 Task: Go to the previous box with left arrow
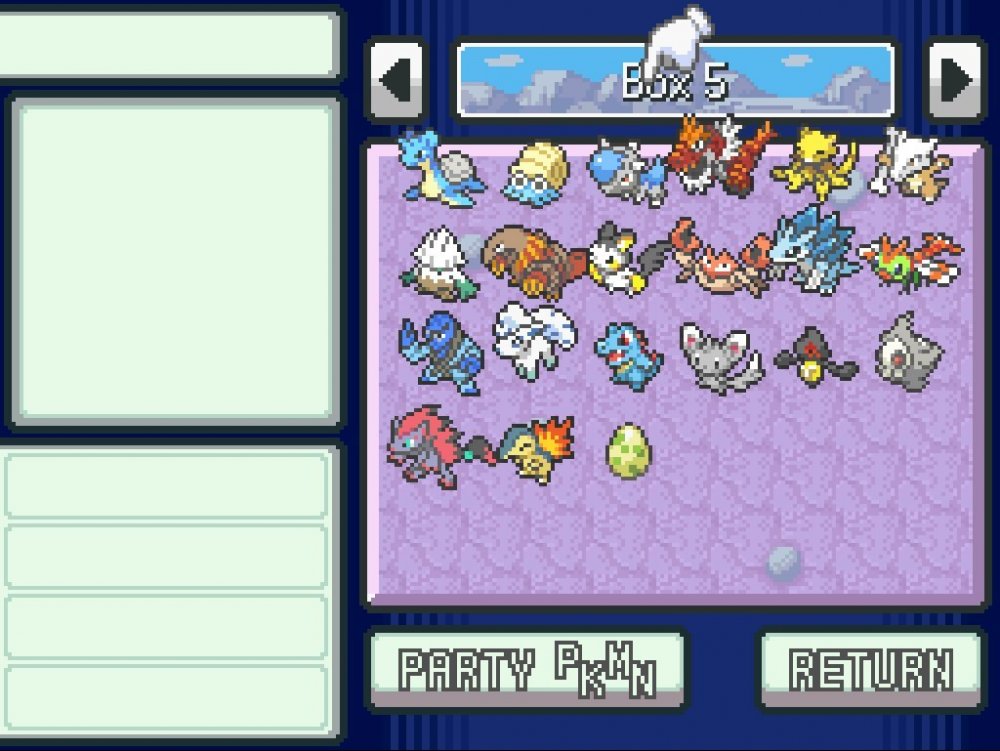[397, 80]
